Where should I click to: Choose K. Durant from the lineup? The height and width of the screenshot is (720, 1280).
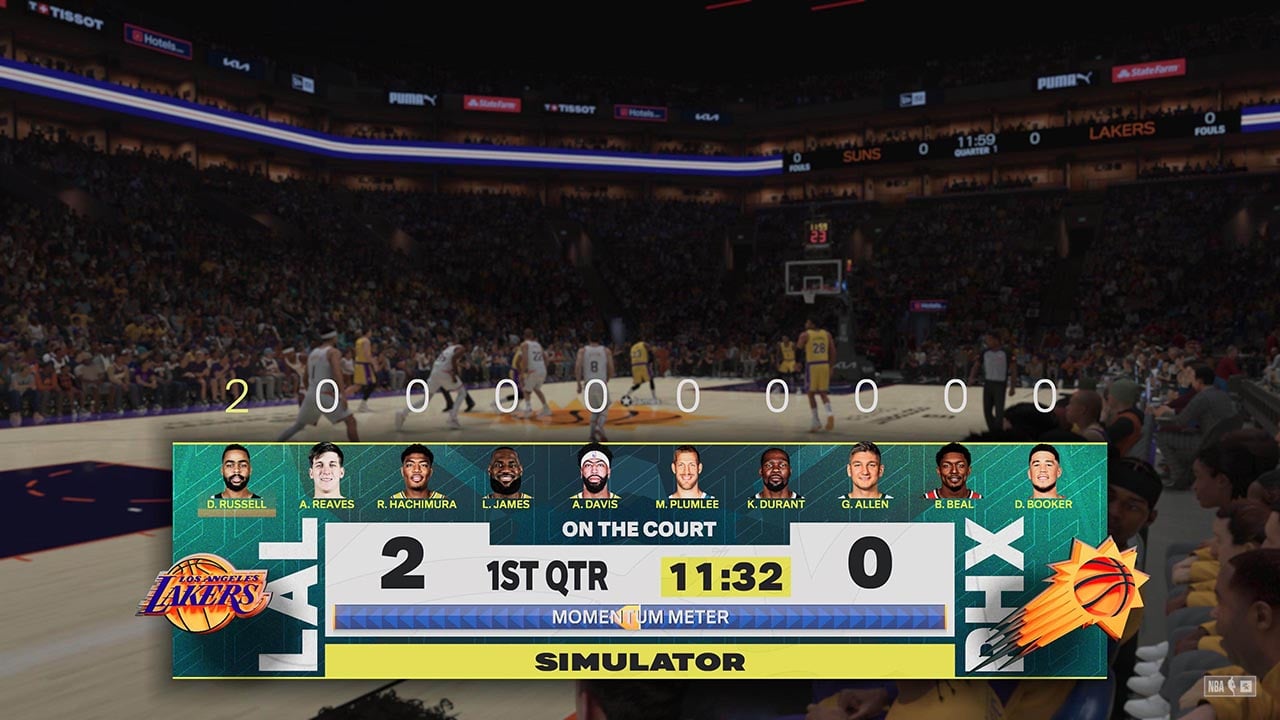776,472
